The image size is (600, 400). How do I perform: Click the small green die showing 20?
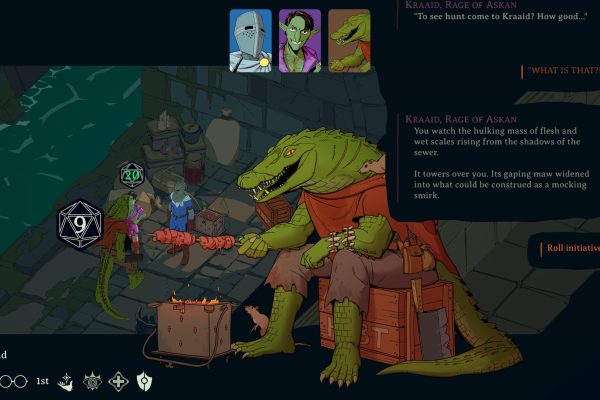(131, 175)
